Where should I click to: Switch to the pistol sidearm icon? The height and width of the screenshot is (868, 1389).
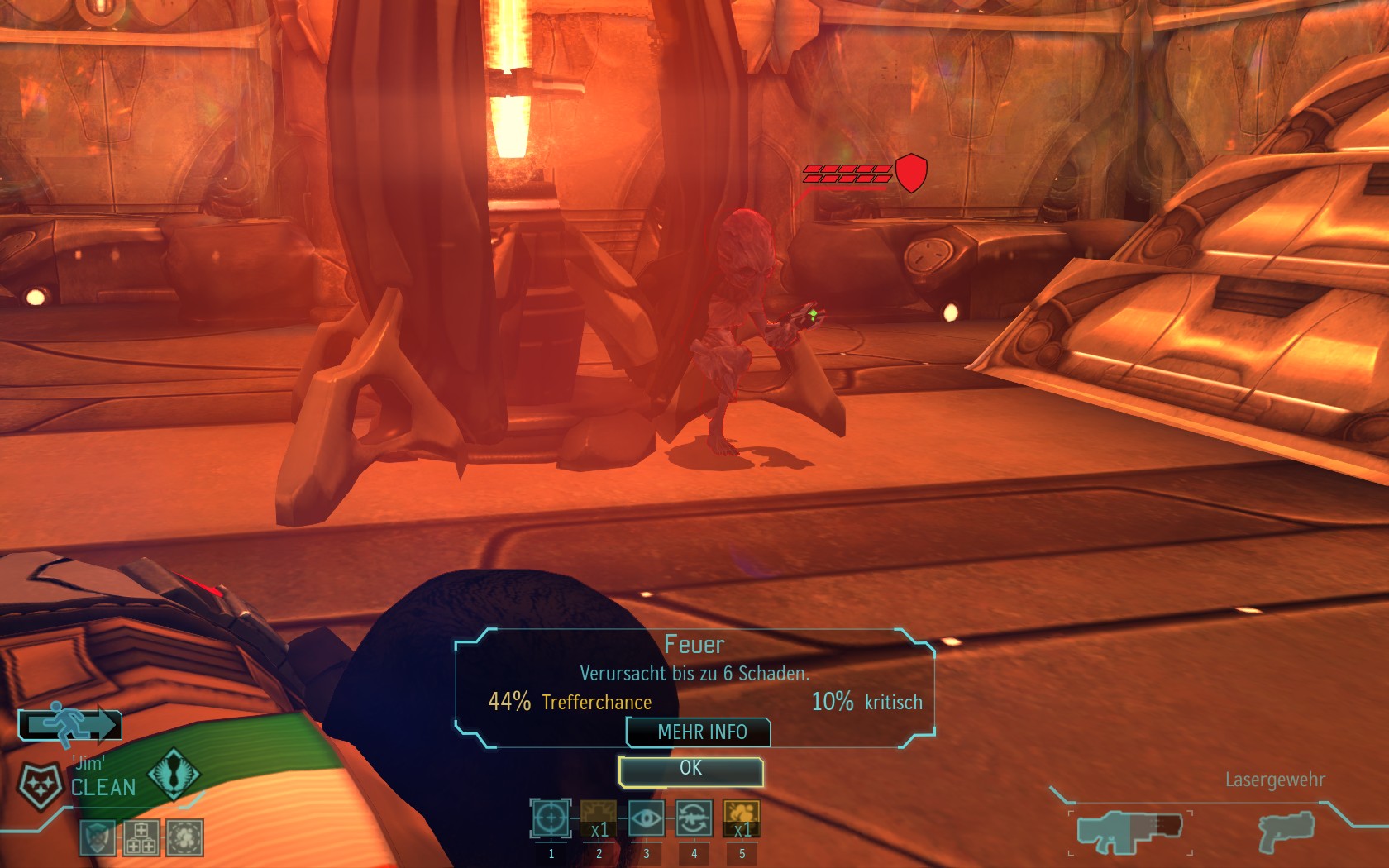click(1286, 832)
